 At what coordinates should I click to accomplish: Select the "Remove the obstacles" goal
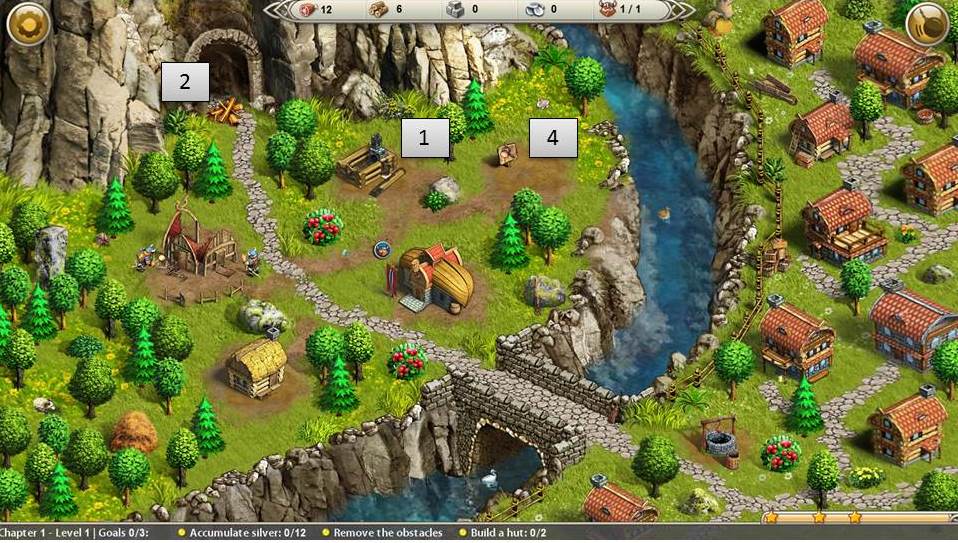(x=388, y=533)
